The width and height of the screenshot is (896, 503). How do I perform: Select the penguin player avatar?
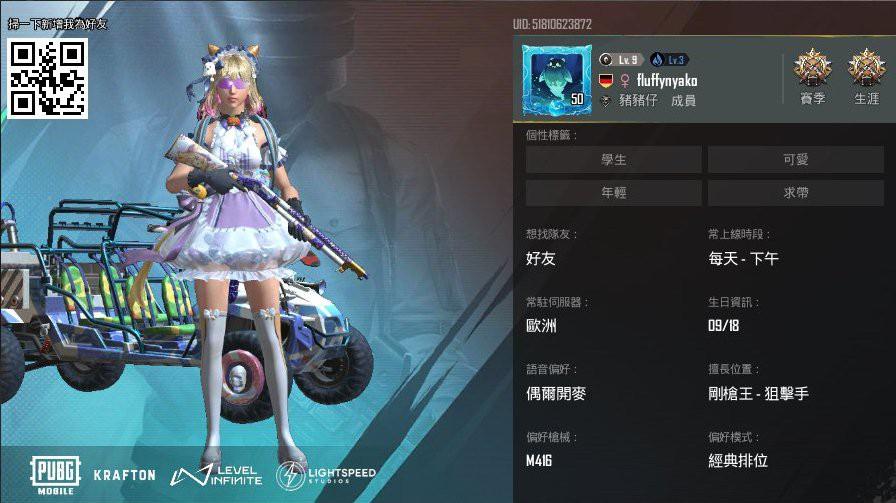click(x=555, y=77)
